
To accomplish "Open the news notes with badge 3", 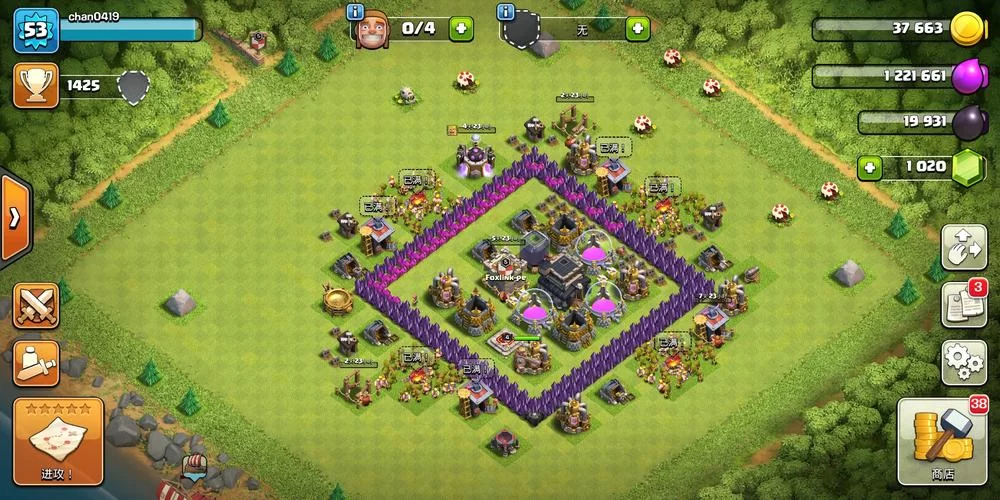I will click(964, 304).
